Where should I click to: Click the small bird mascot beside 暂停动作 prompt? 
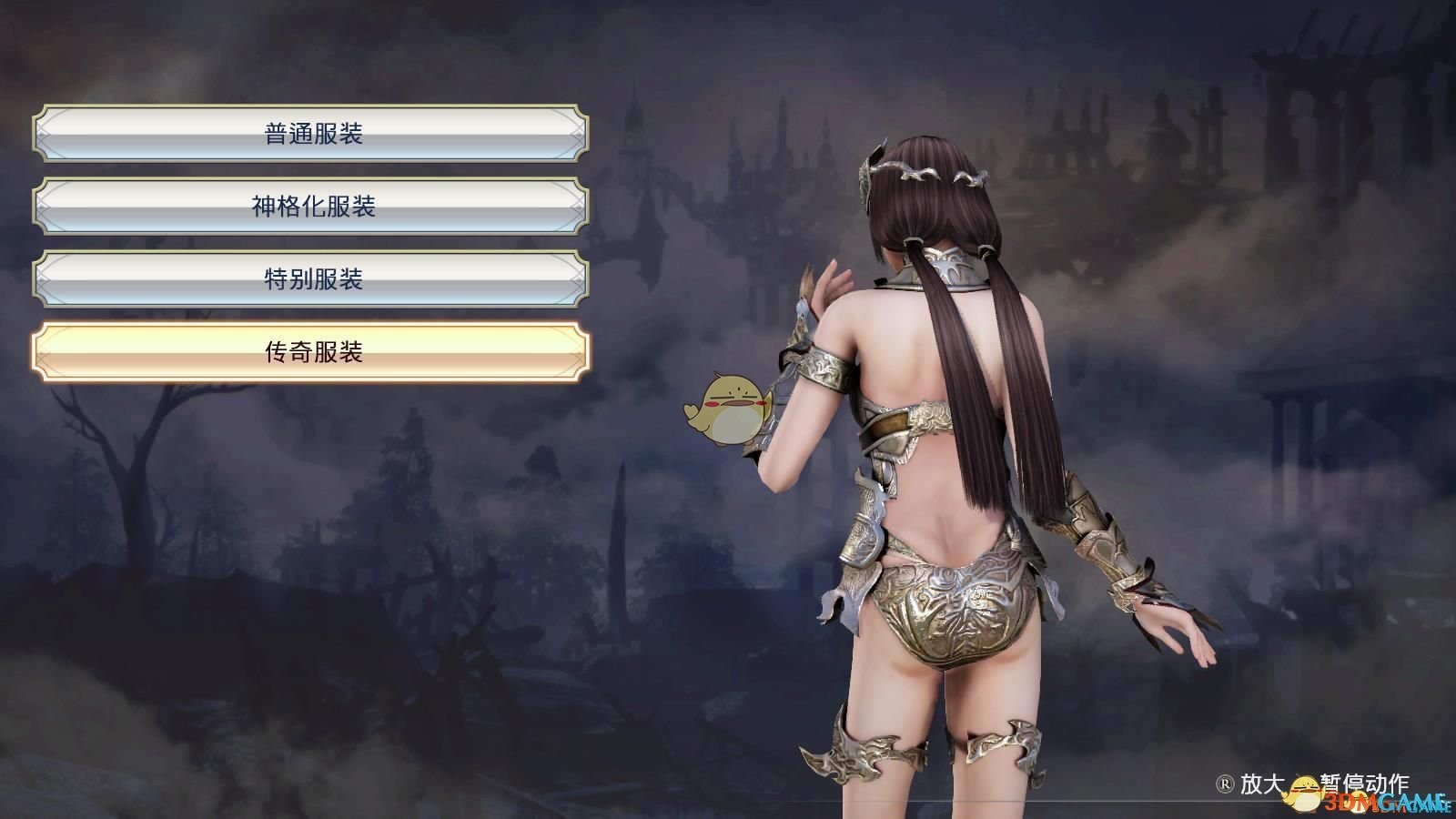(1301, 790)
